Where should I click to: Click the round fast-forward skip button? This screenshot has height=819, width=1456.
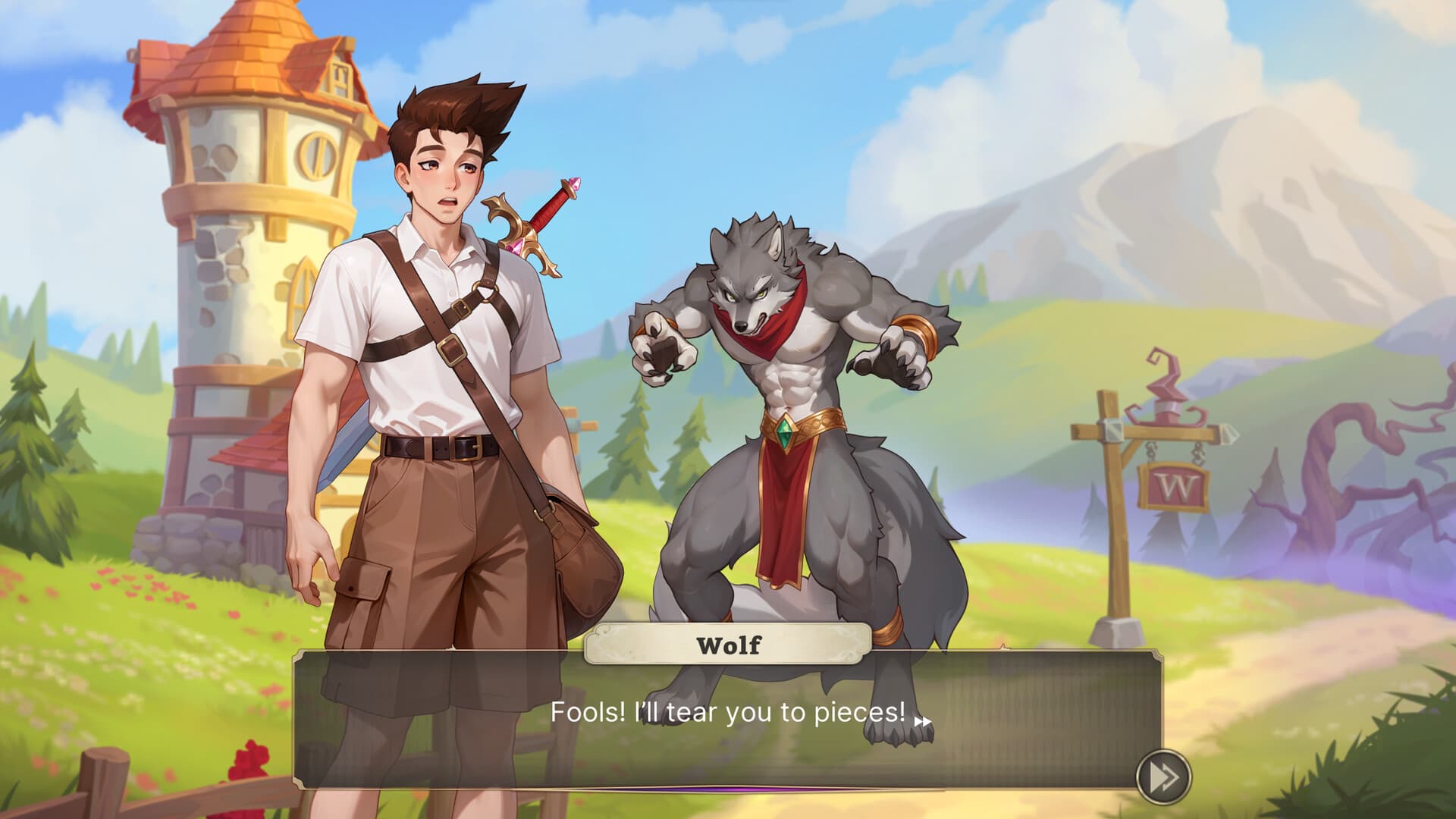[1163, 777]
